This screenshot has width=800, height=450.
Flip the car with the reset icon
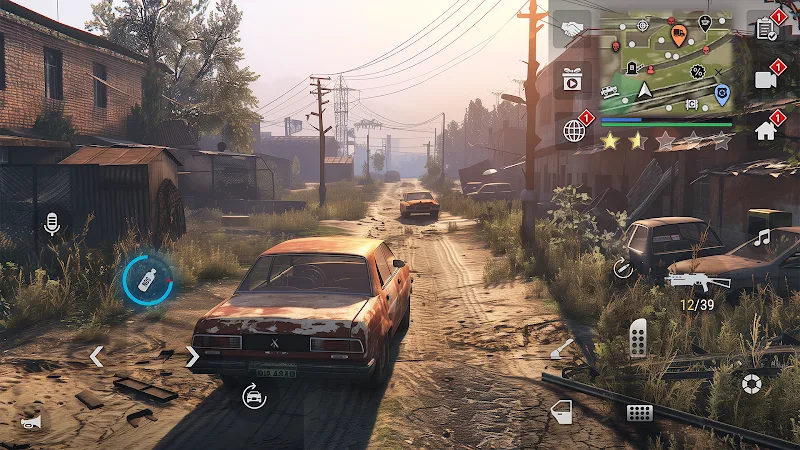(254, 397)
